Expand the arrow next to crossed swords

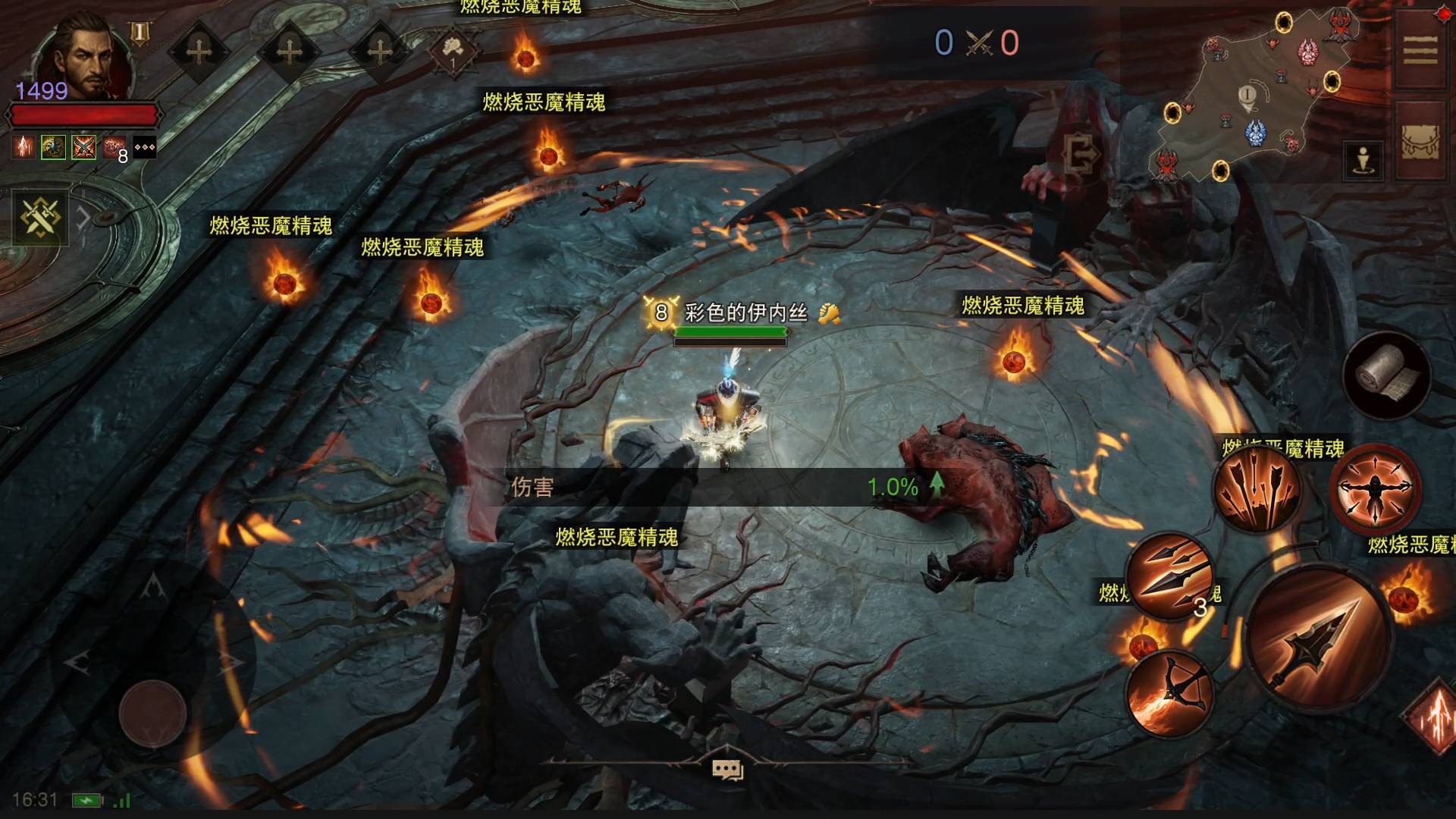click(x=83, y=218)
